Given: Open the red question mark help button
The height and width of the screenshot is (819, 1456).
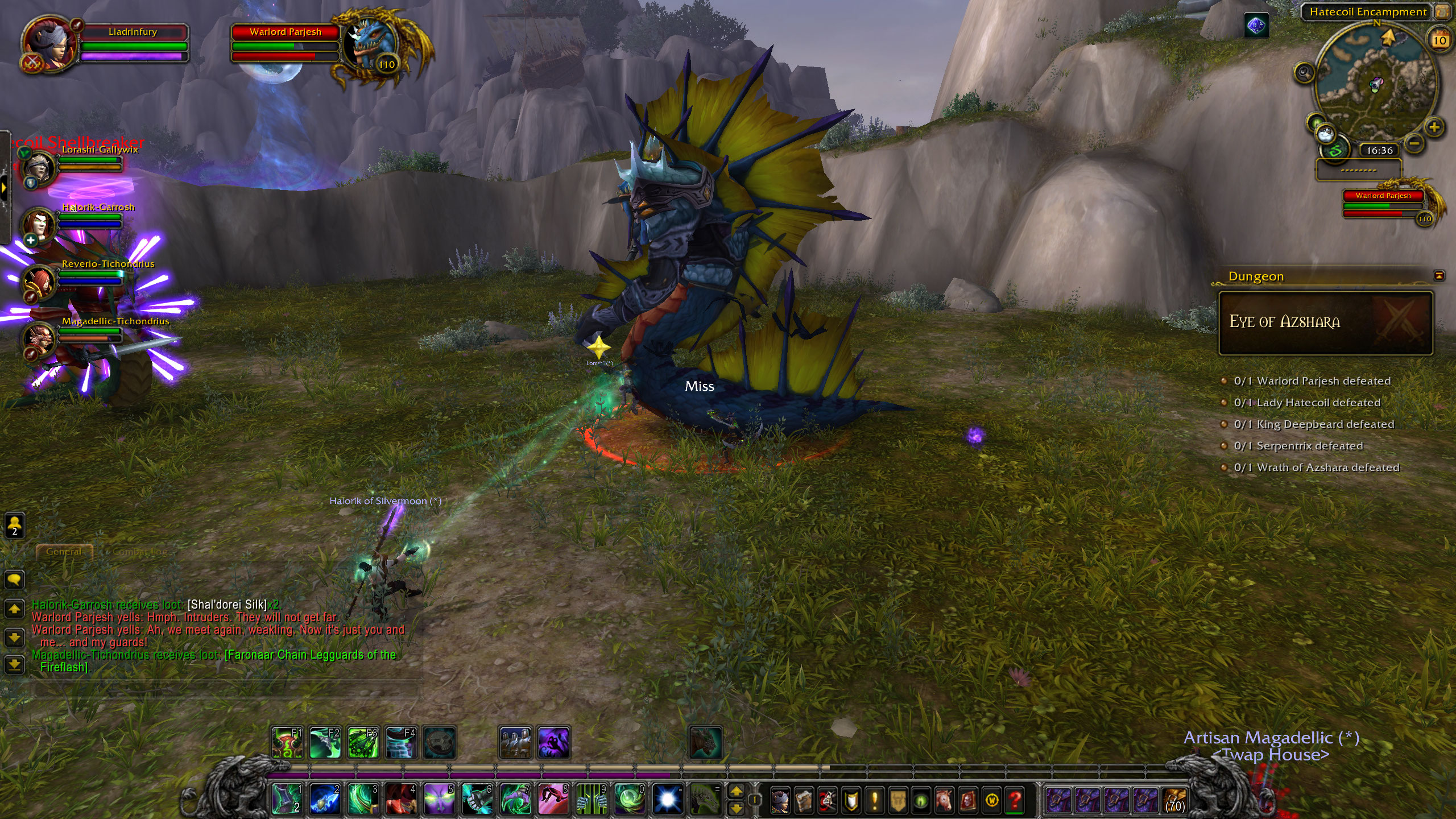Looking at the screenshot, I should click(x=1014, y=801).
